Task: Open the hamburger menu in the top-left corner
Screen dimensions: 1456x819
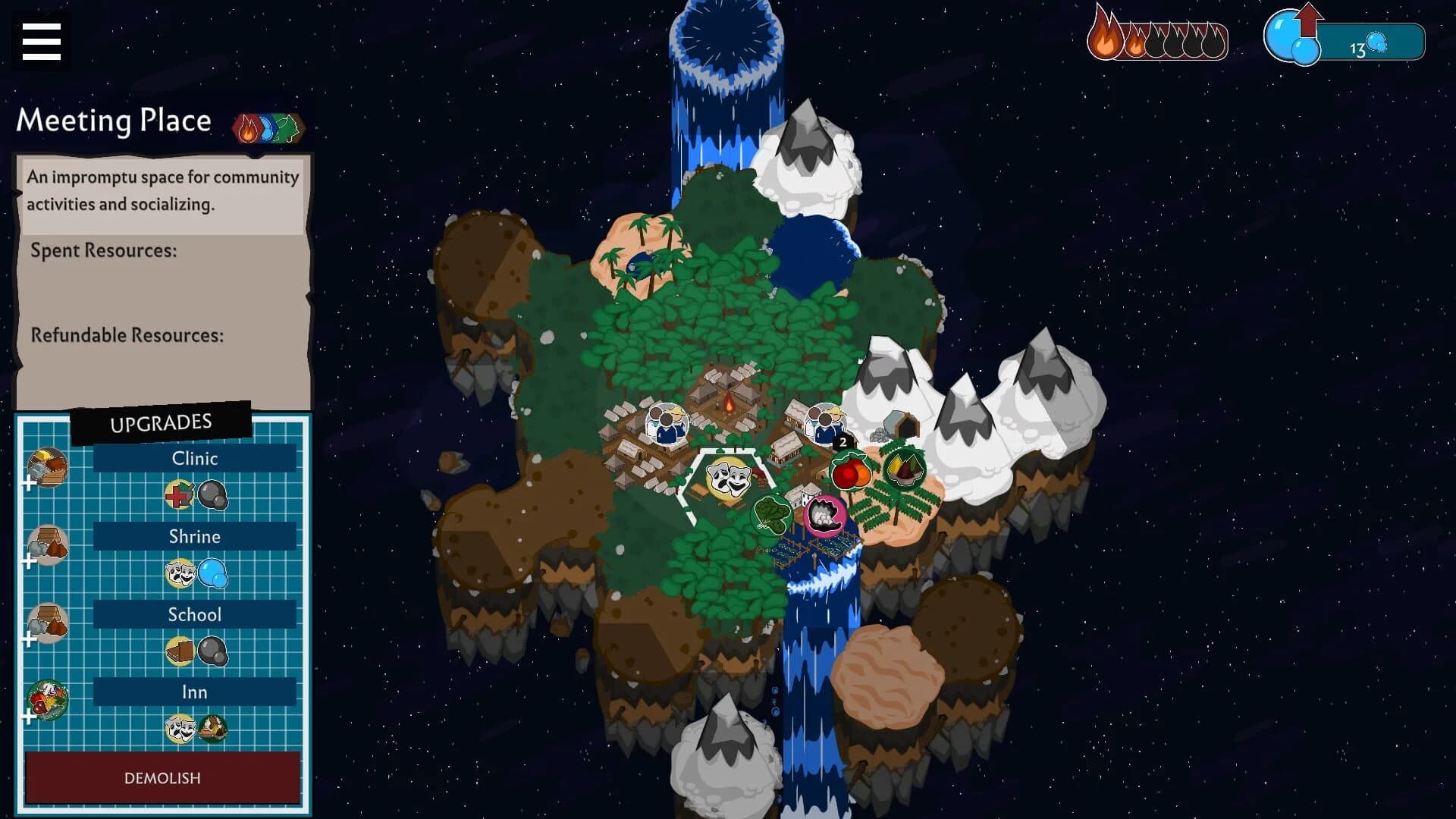Action: click(40, 42)
